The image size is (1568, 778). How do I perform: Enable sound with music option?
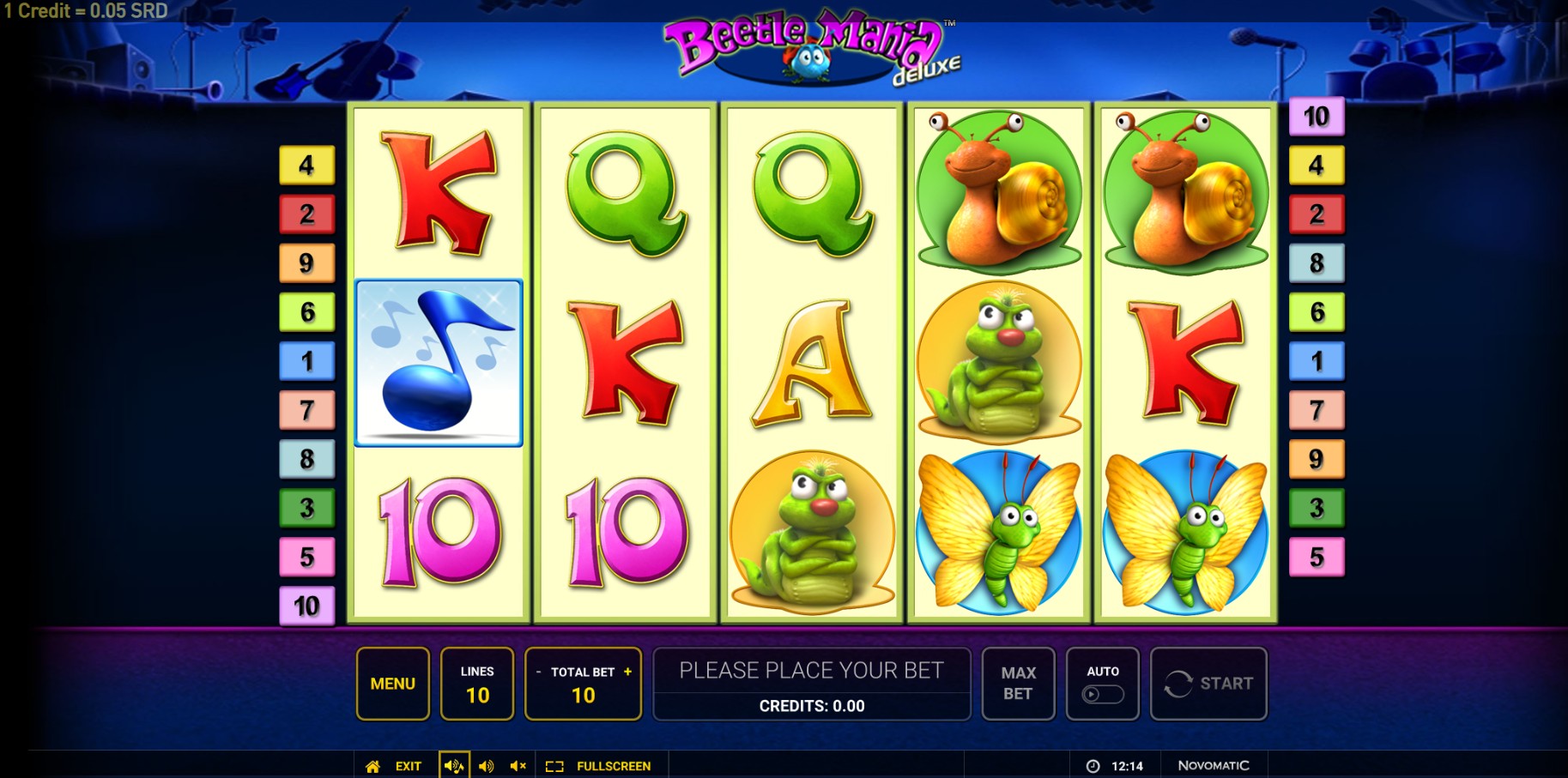tap(454, 766)
